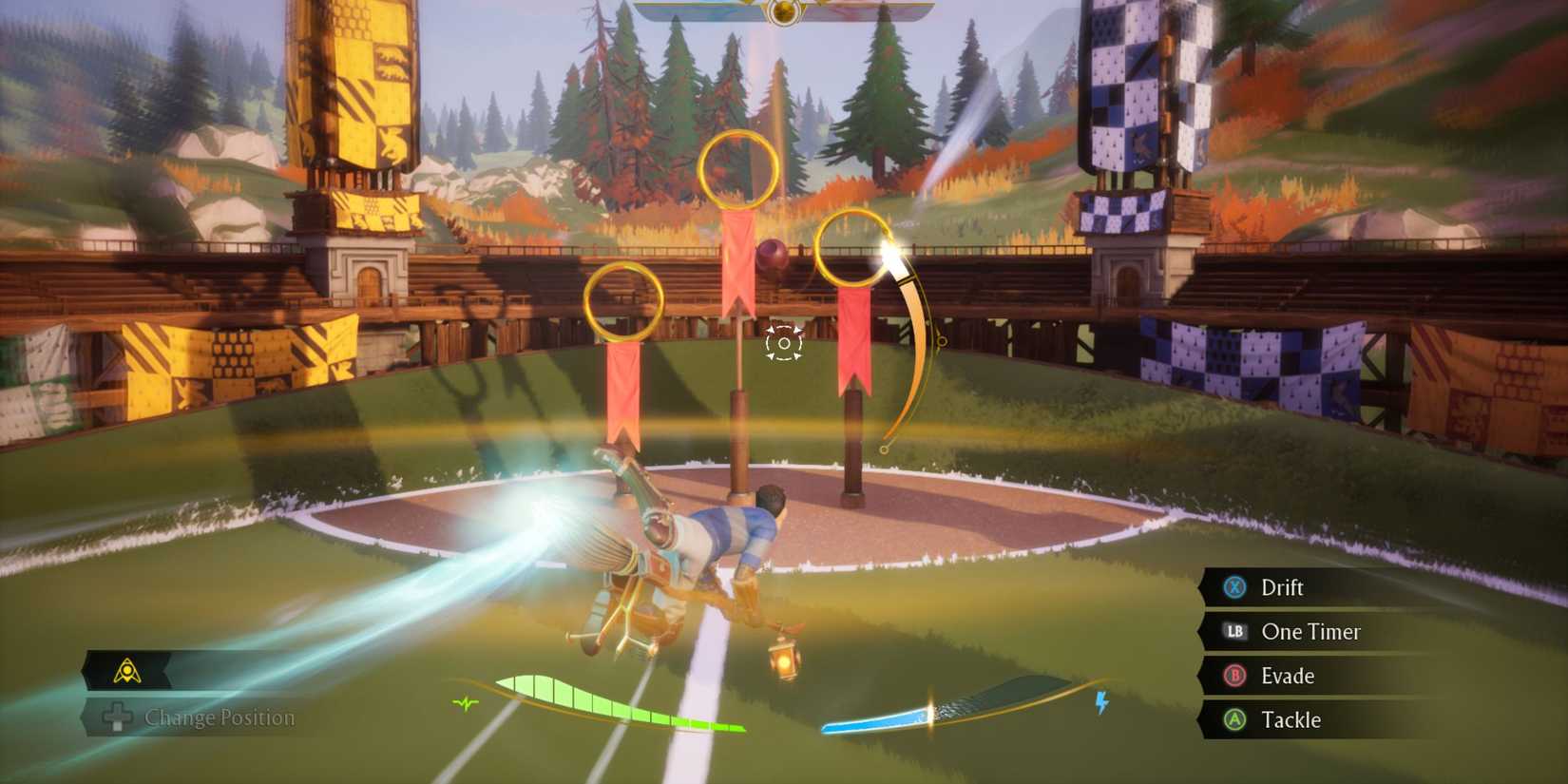Click the golden Snitch emblem on scorebar
The image size is (1568, 784).
[784, 11]
